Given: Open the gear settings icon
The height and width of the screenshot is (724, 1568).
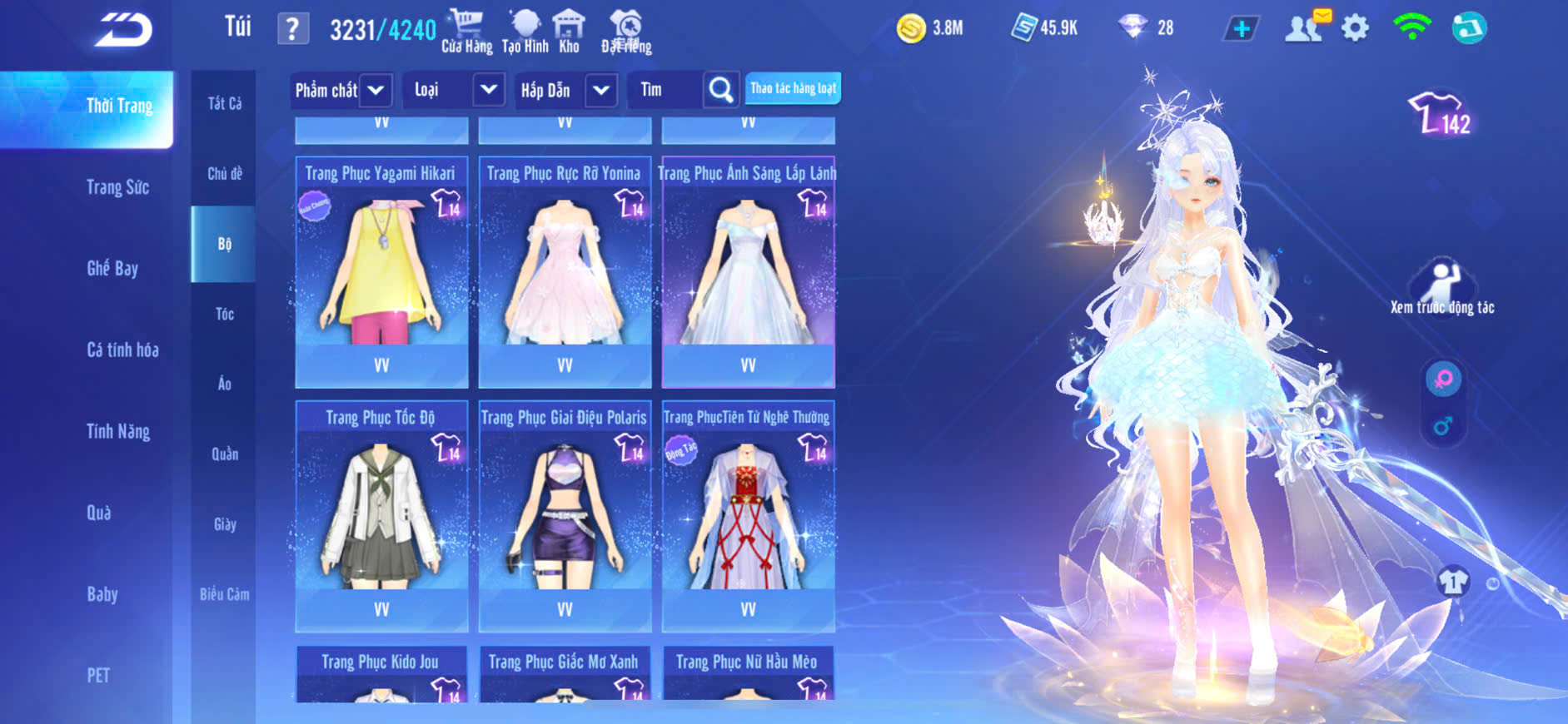Looking at the screenshot, I should click(x=1355, y=29).
